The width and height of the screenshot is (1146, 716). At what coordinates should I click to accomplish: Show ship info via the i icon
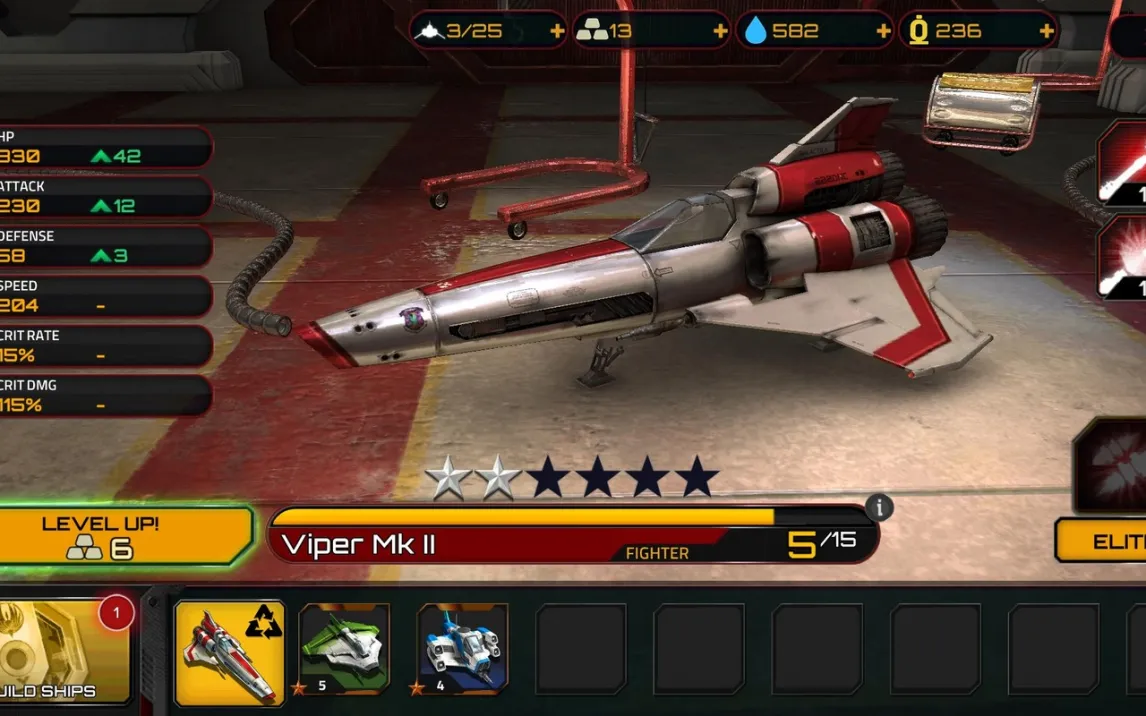click(x=879, y=507)
